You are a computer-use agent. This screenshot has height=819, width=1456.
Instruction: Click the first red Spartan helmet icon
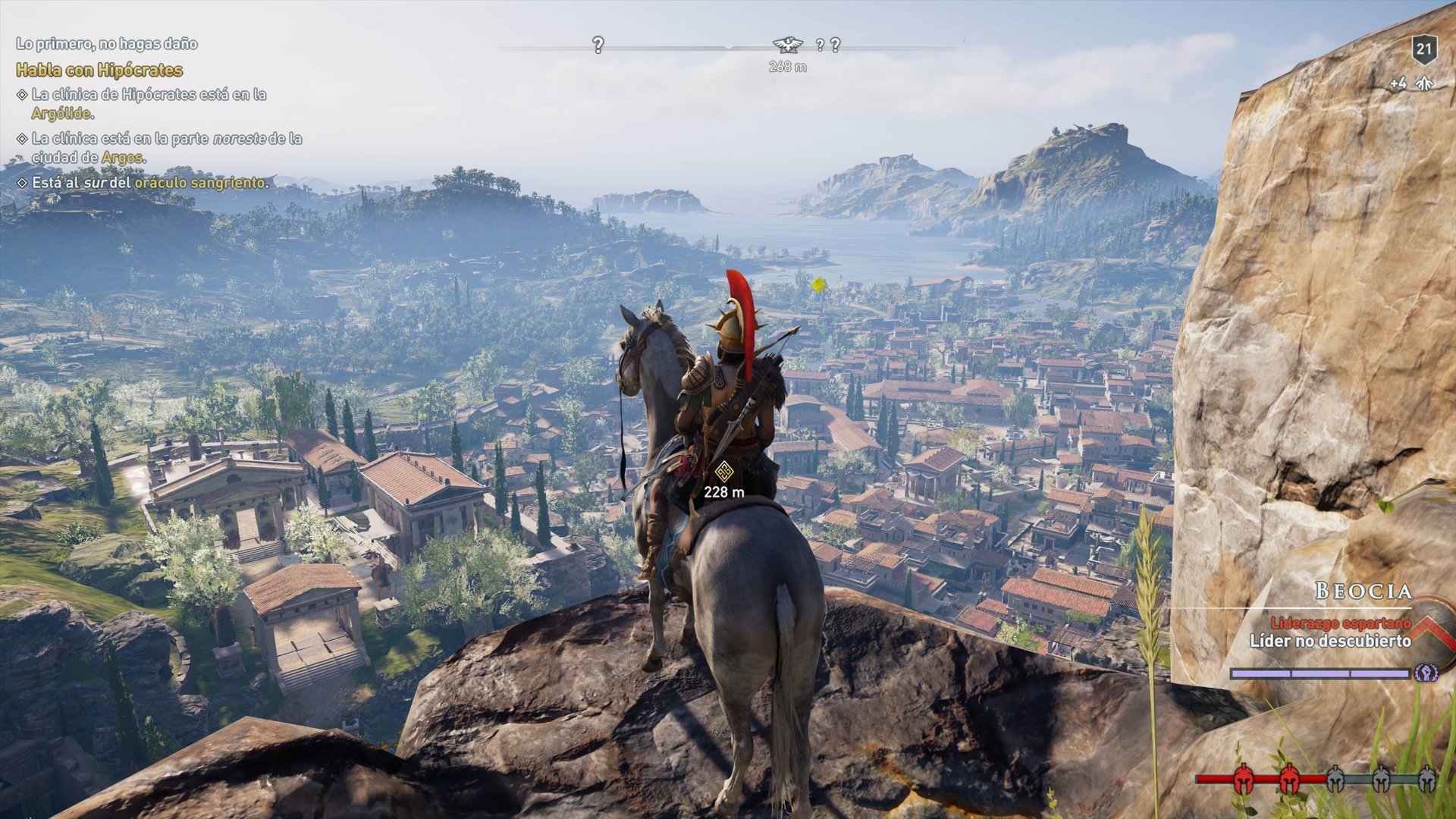tap(1243, 779)
